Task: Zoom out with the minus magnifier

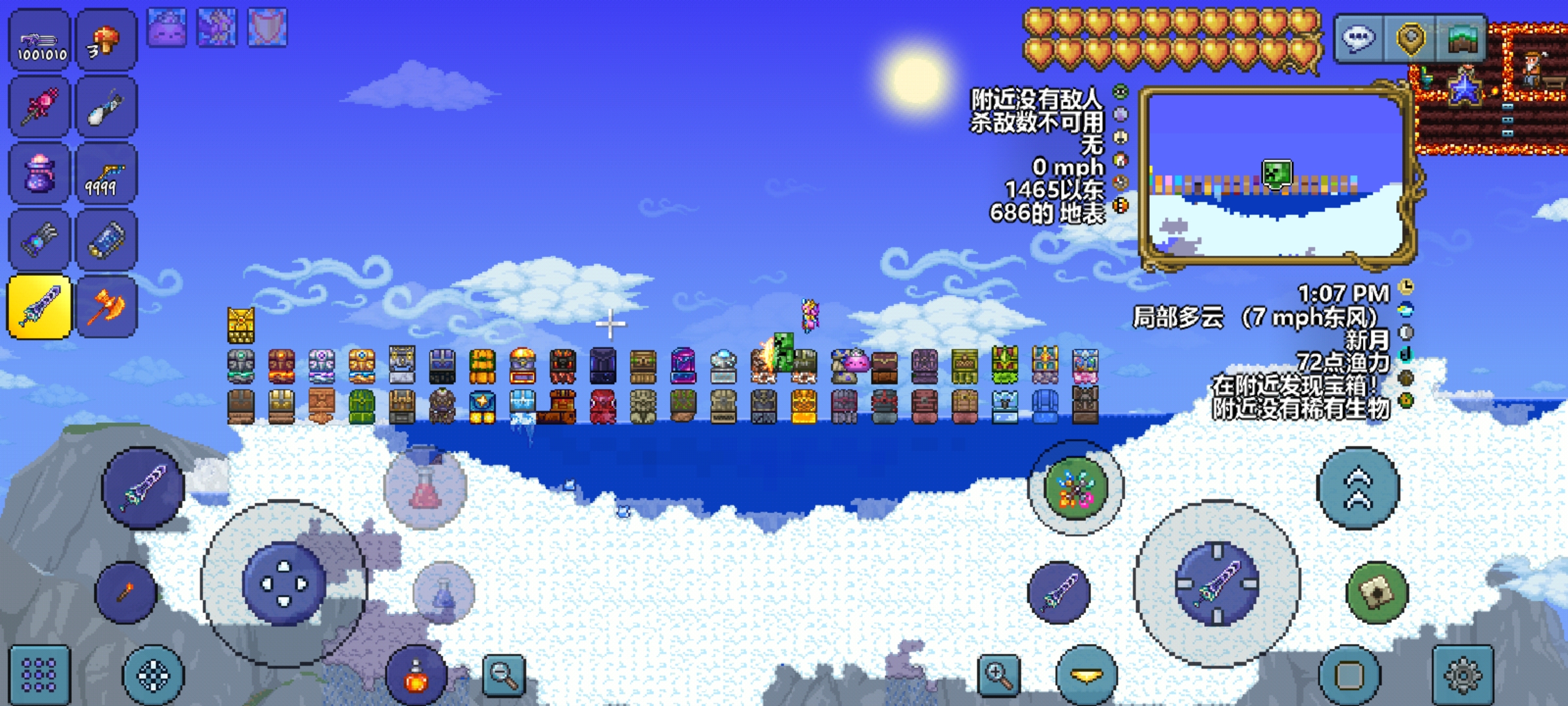Action: (x=504, y=675)
